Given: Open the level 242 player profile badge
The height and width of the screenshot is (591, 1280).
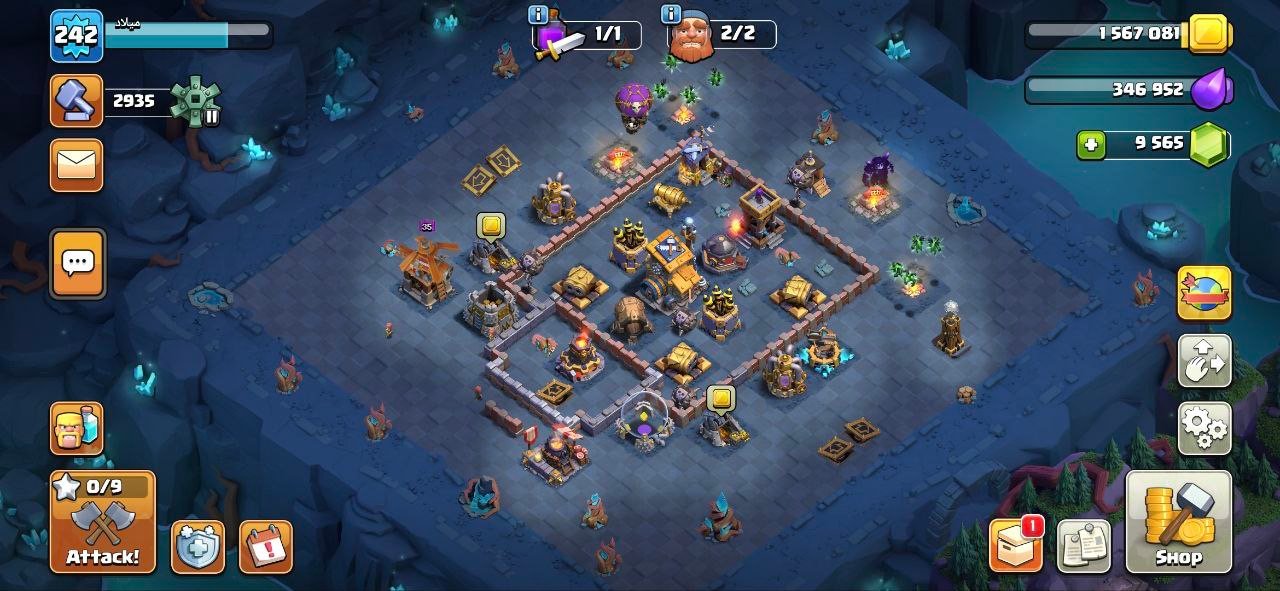Looking at the screenshot, I should (76, 36).
